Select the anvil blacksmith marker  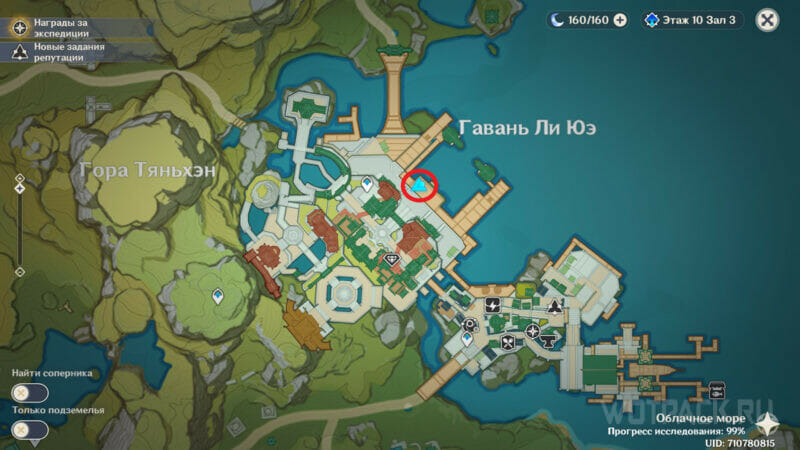[547, 343]
